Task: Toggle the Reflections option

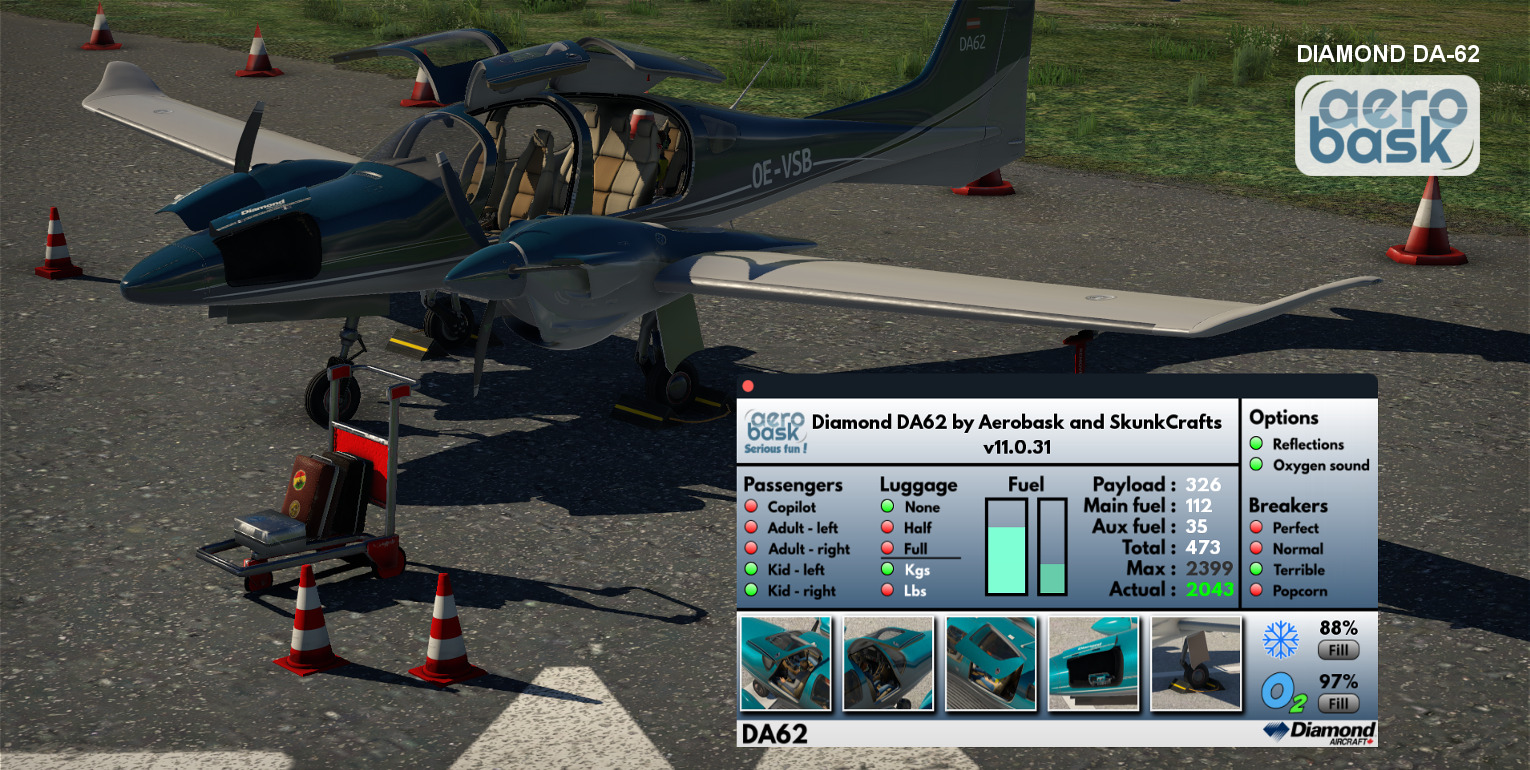Action: click(1256, 444)
